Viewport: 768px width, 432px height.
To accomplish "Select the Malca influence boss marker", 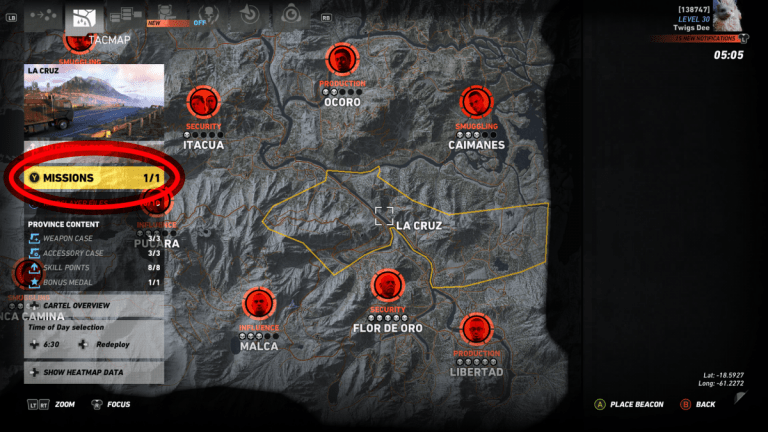I will click(258, 304).
